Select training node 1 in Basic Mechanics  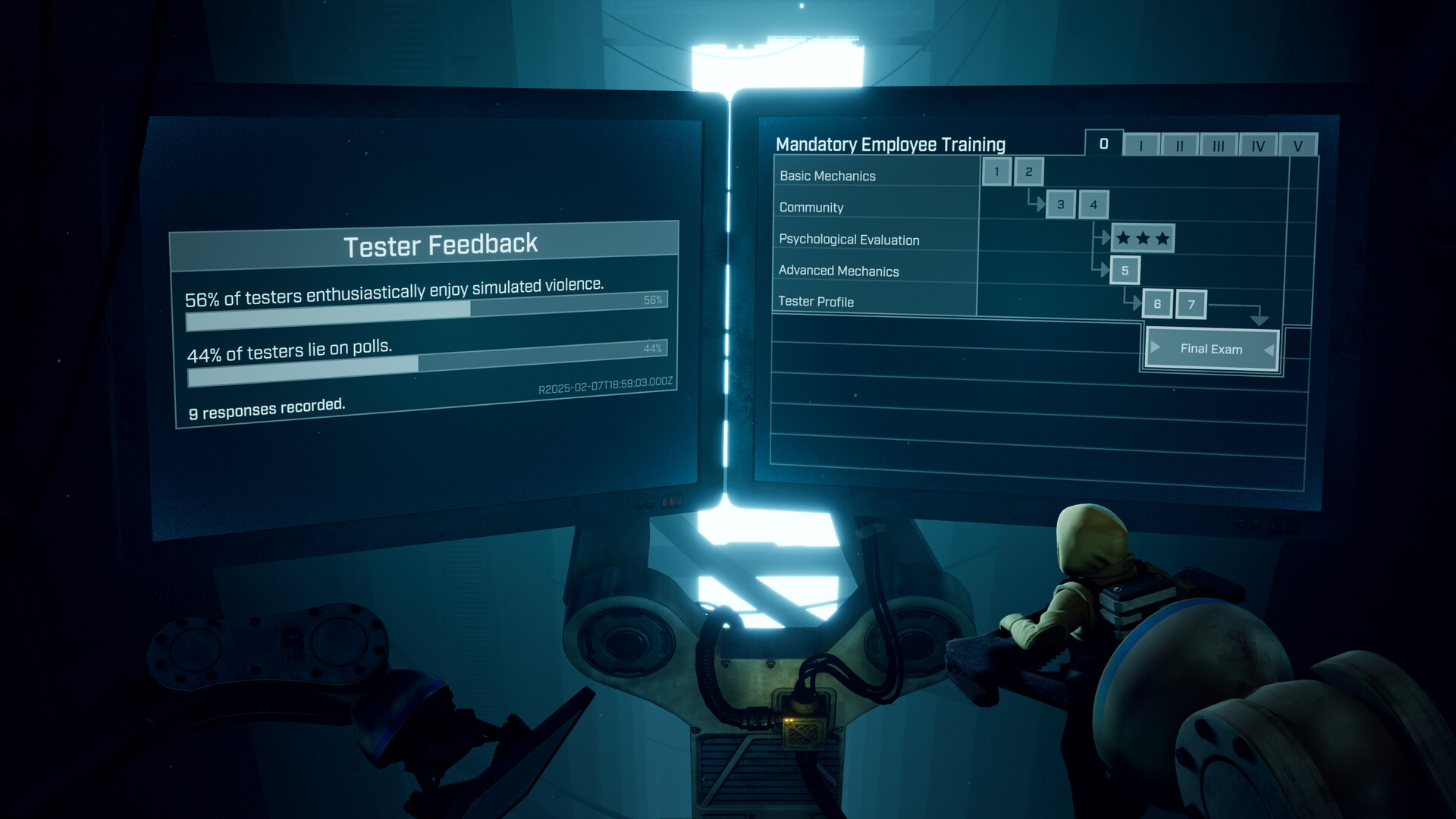pyautogui.click(x=998, y=172)
